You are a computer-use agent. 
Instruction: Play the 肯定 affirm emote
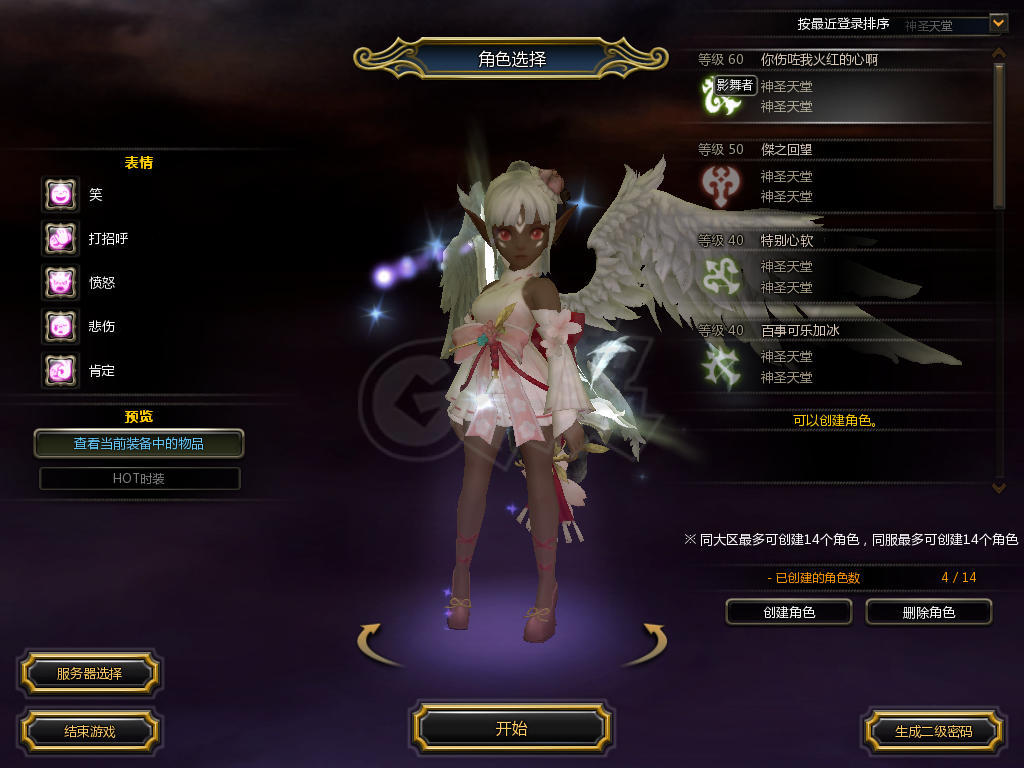tap(60, 370)
